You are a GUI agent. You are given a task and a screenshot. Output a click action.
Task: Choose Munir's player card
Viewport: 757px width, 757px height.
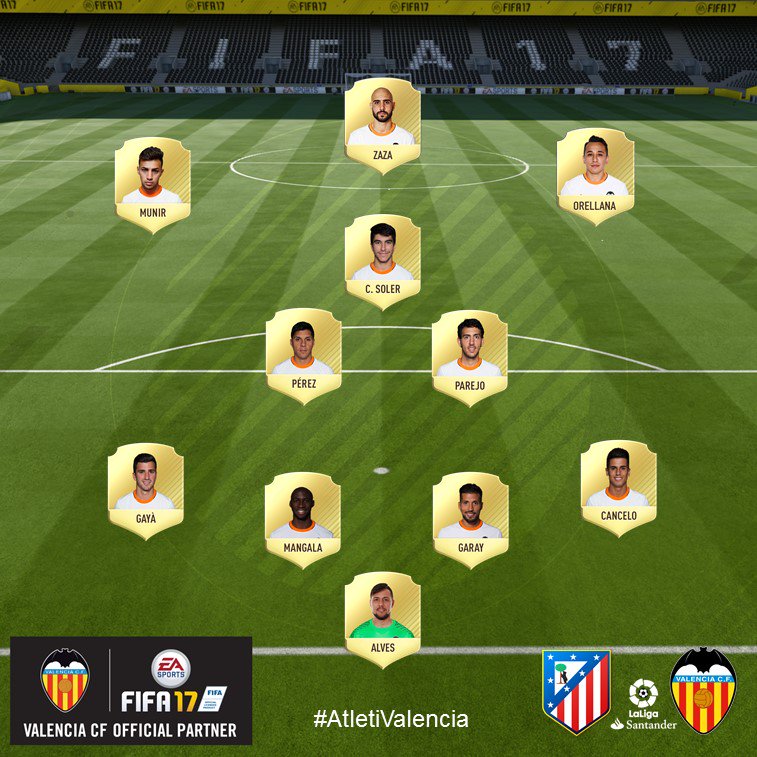click(152, 184)
